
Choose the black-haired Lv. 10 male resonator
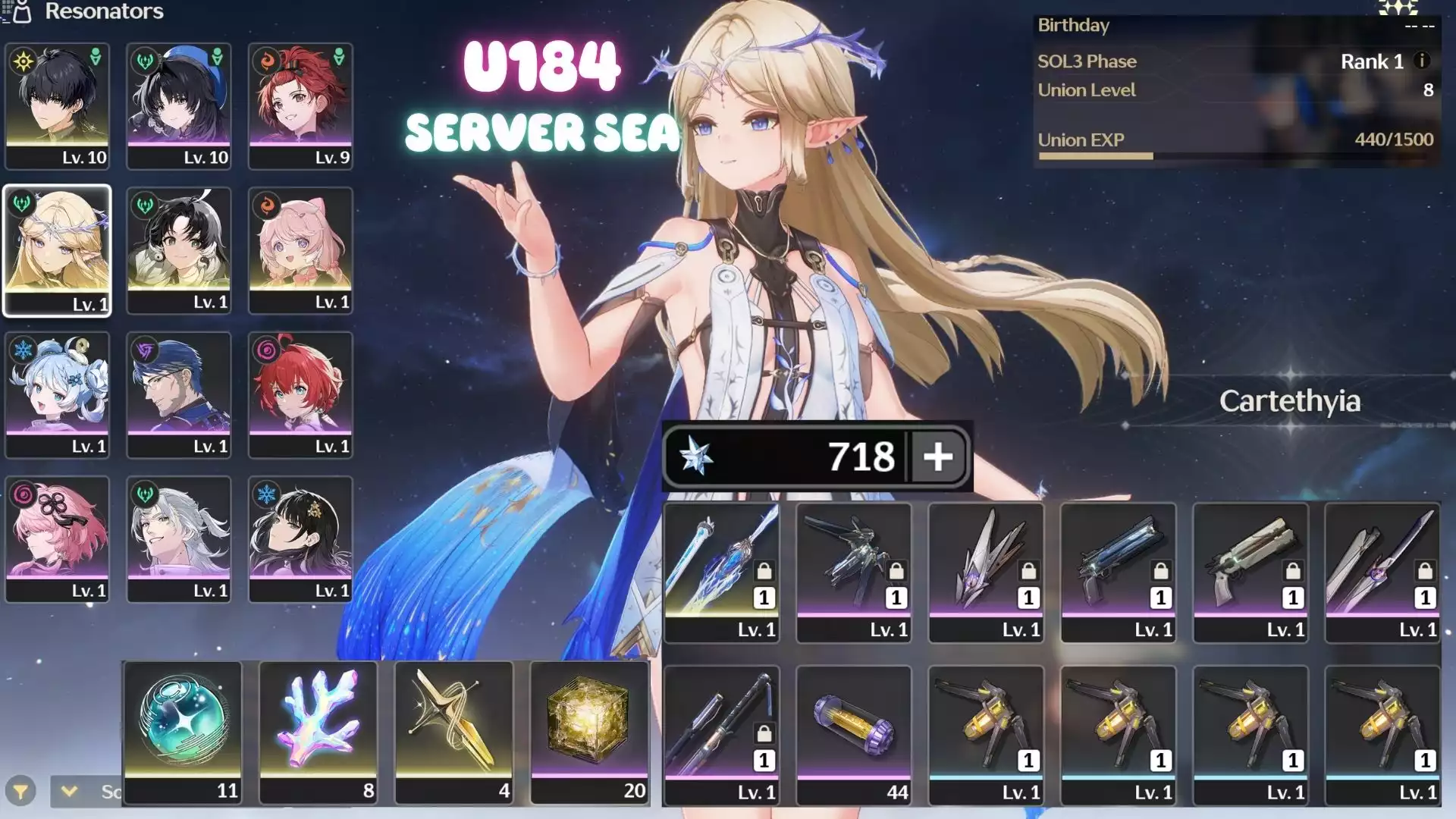coord(57,105)
